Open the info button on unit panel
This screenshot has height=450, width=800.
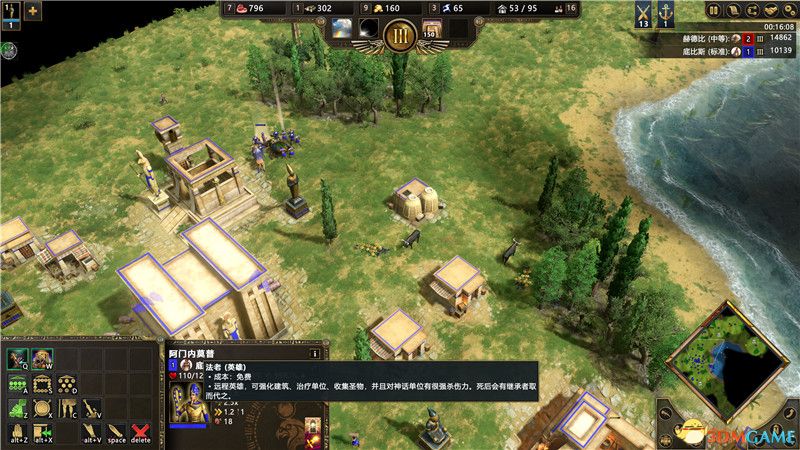tap(315, 353)
